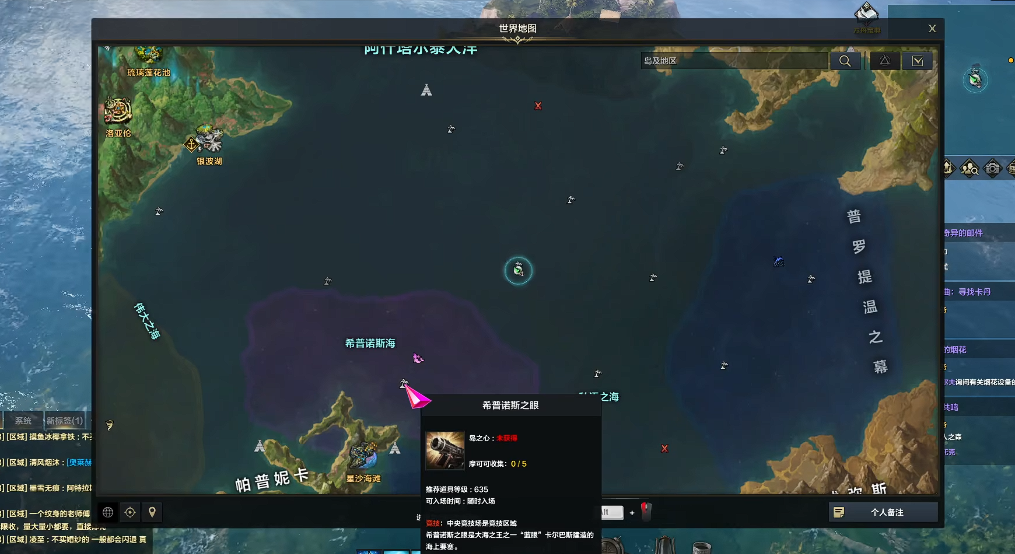1015x554 pixels.
Task: Click the magnifying glass search button
Action: 845,61
